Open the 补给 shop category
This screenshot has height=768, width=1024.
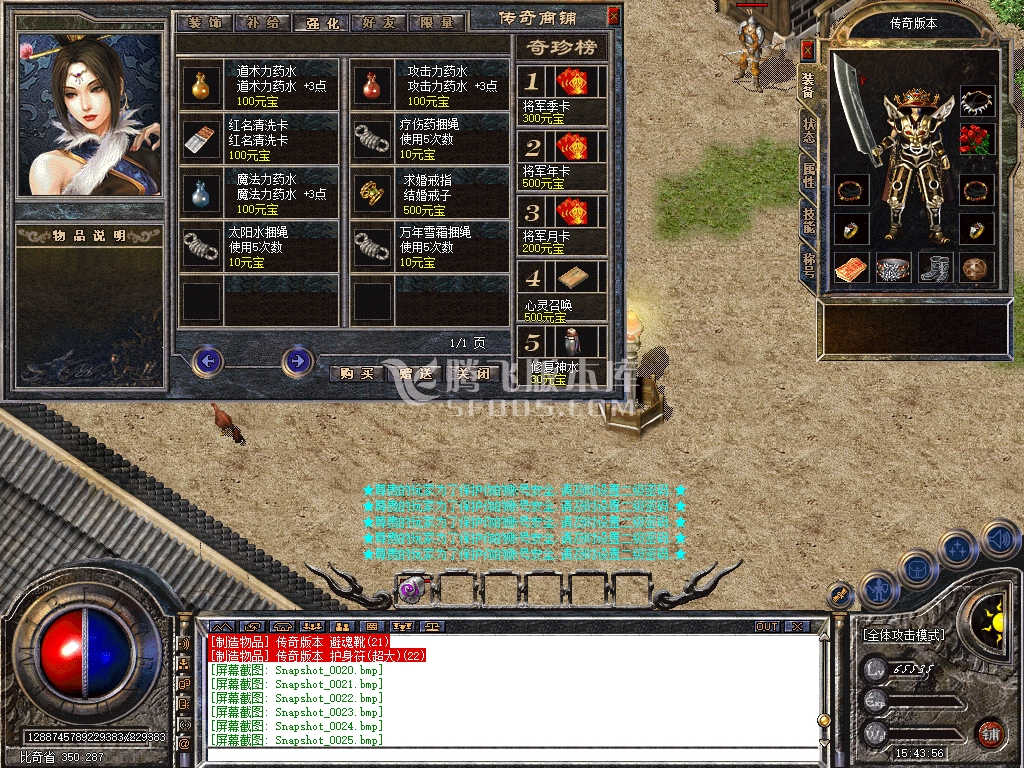pyautogui.click(x=263, y=22)
